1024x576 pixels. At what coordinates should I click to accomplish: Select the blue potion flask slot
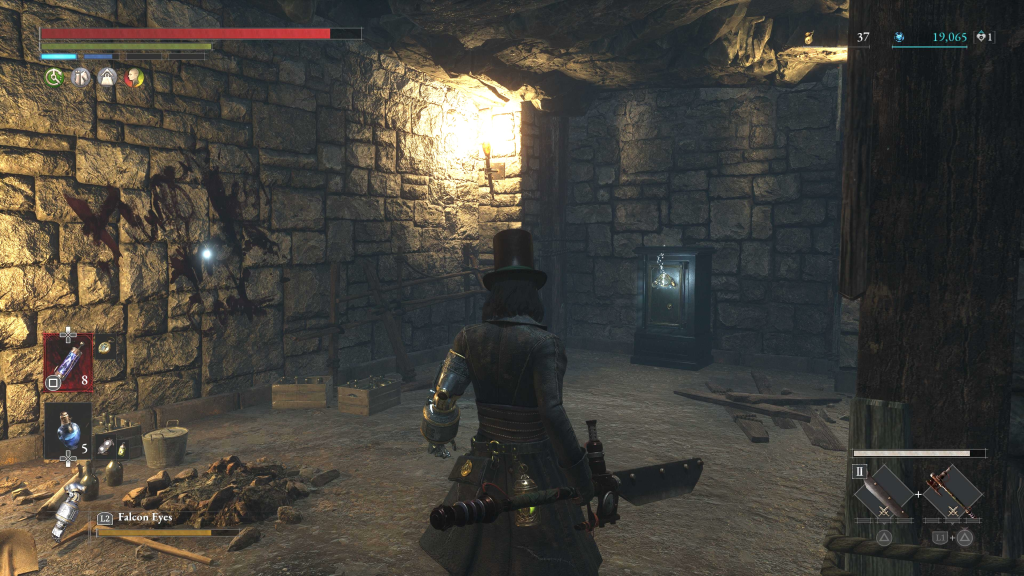[x=68, y=430]
